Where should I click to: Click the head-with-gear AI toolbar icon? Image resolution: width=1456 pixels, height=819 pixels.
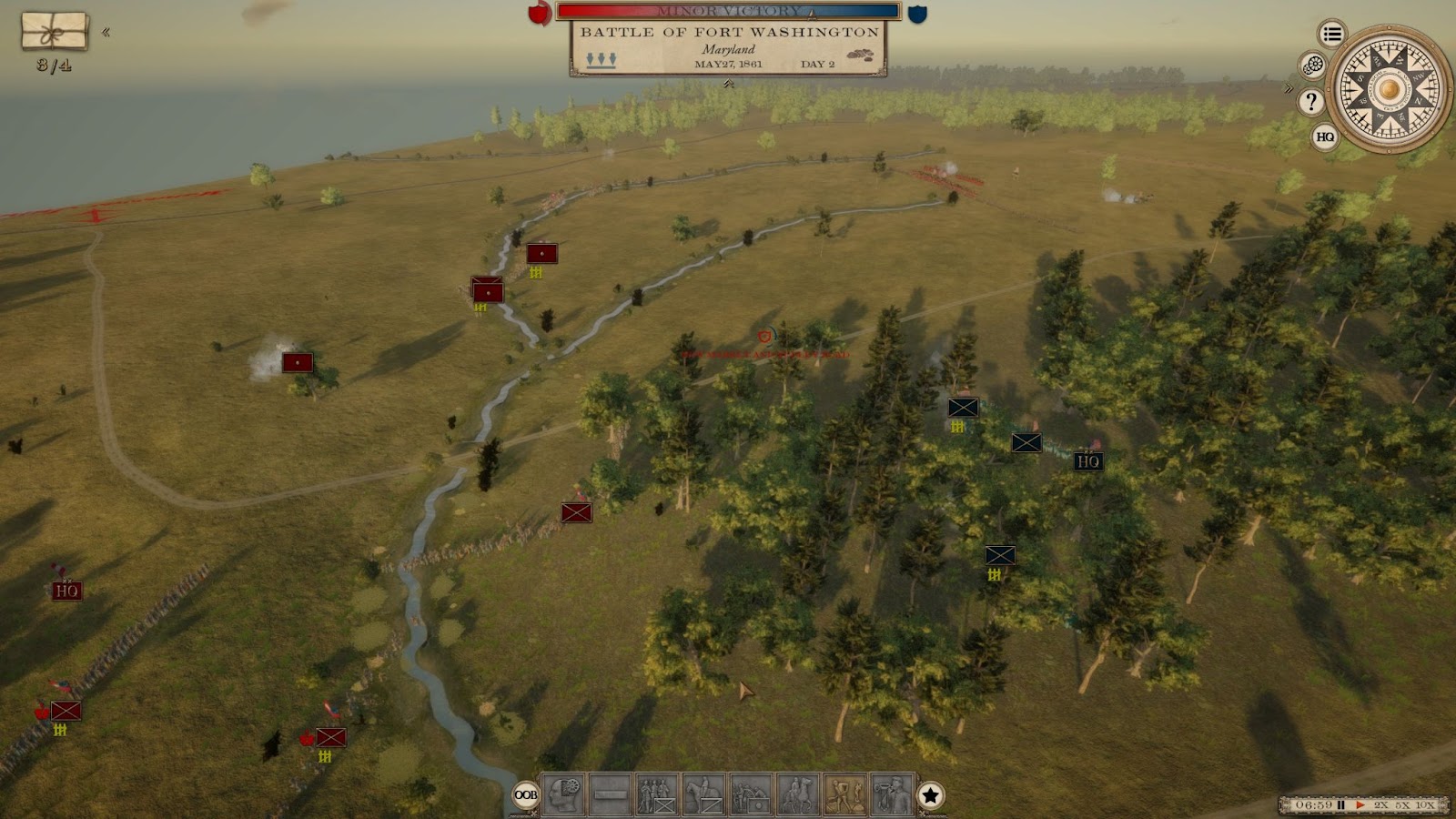click(x=563, y=795)
